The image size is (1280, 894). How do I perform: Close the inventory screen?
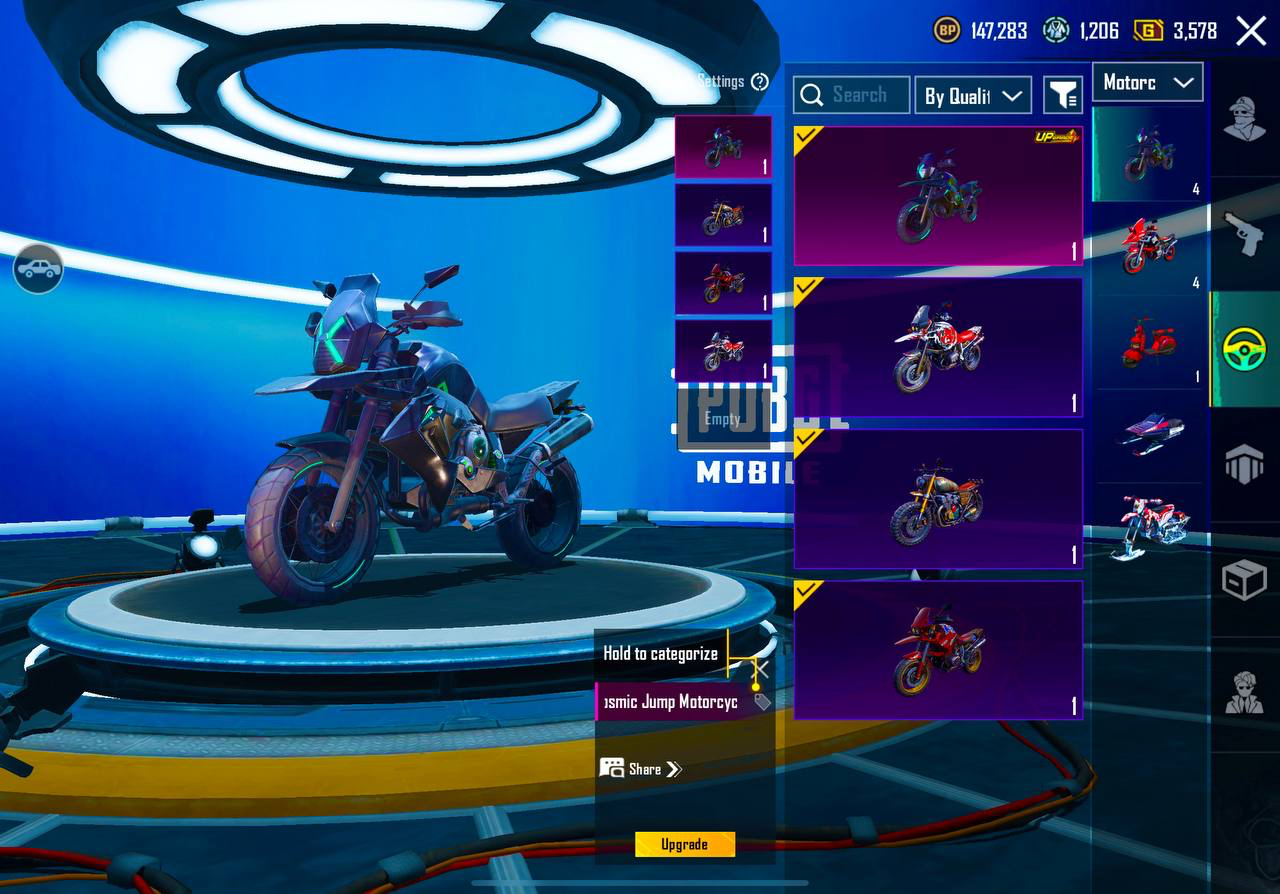coord(1251,31)
